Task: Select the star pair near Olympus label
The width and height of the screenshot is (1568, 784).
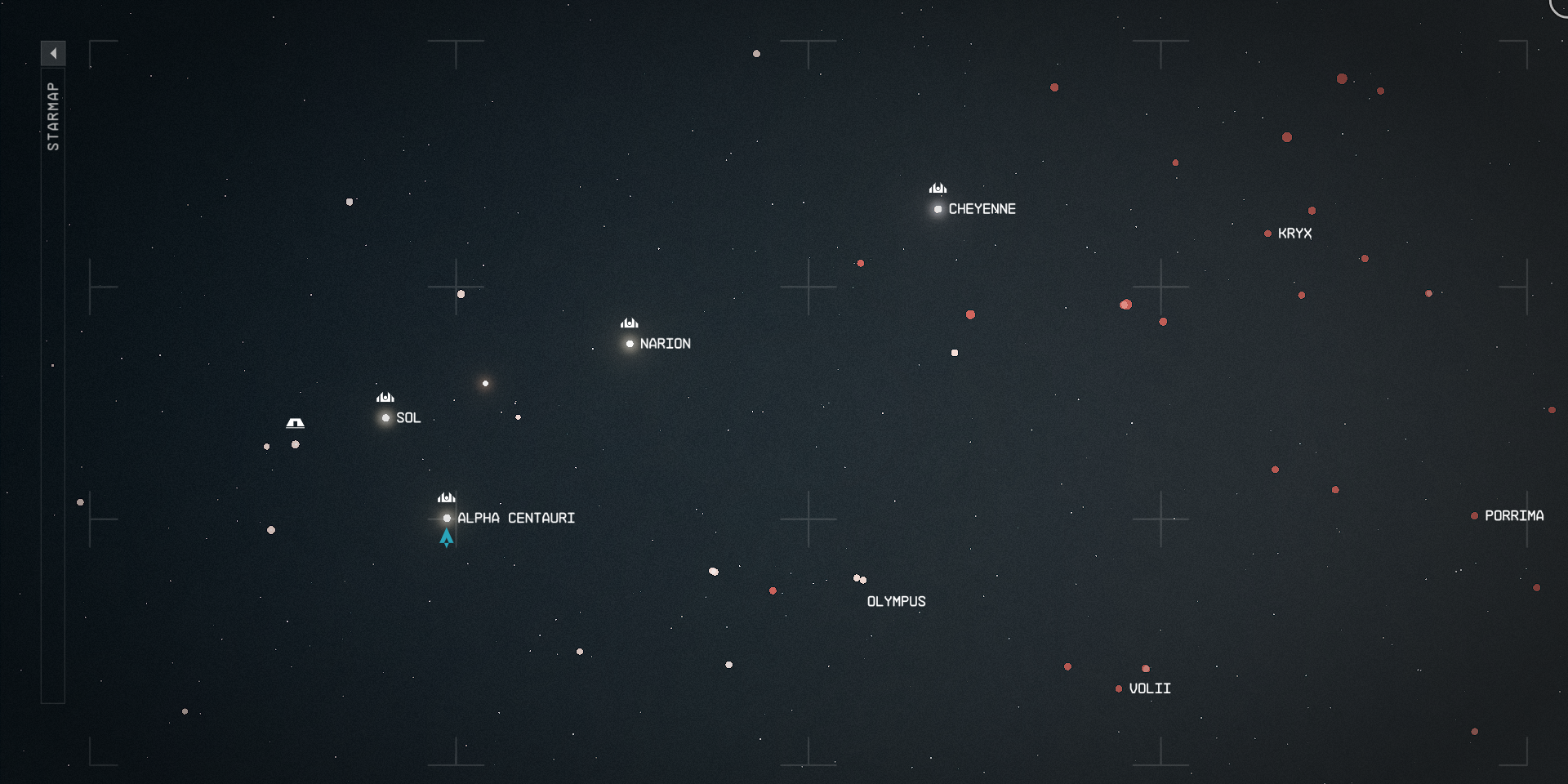Action: coord(859,579)
